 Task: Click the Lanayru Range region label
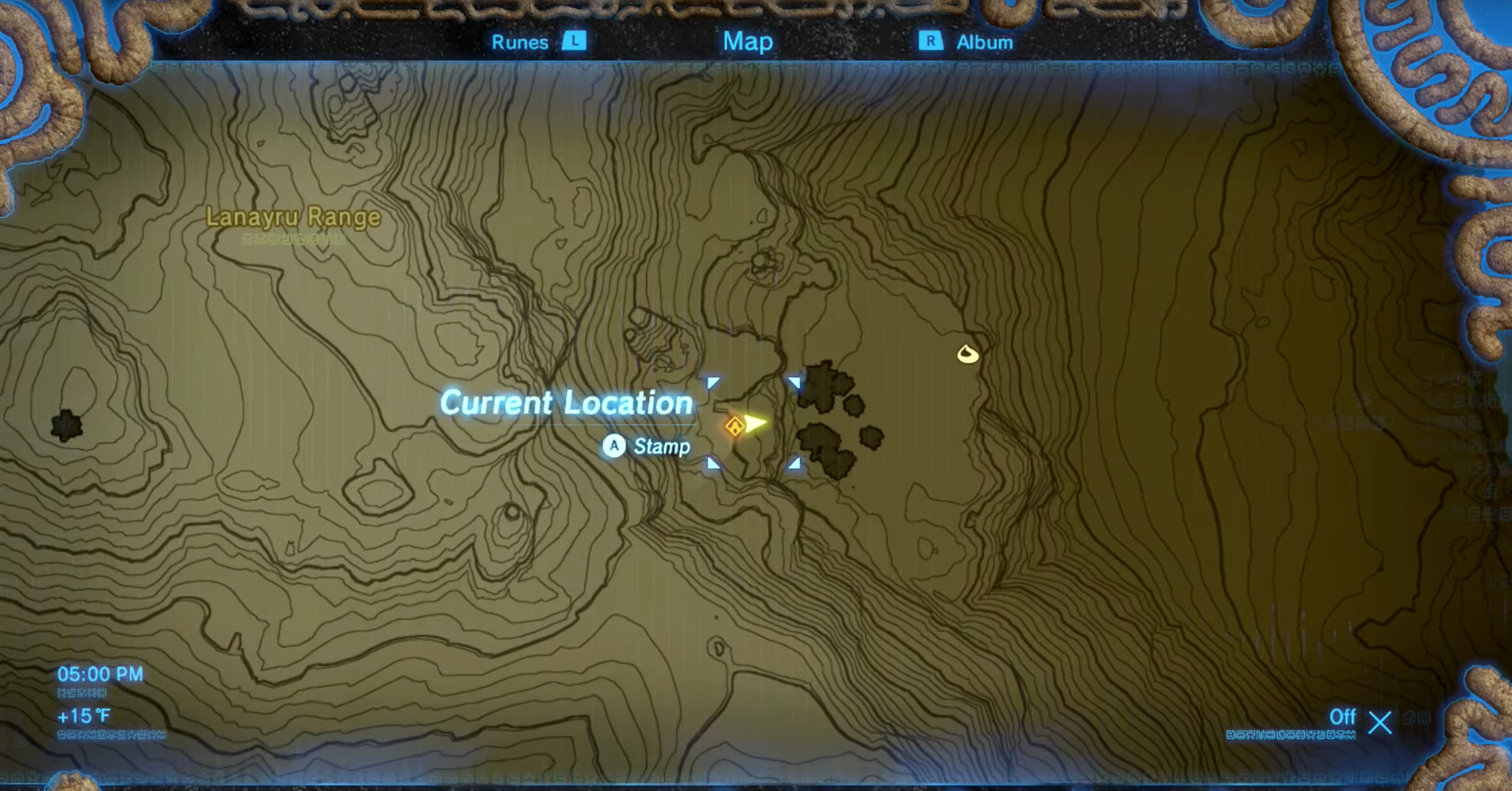tap(294, 215)
